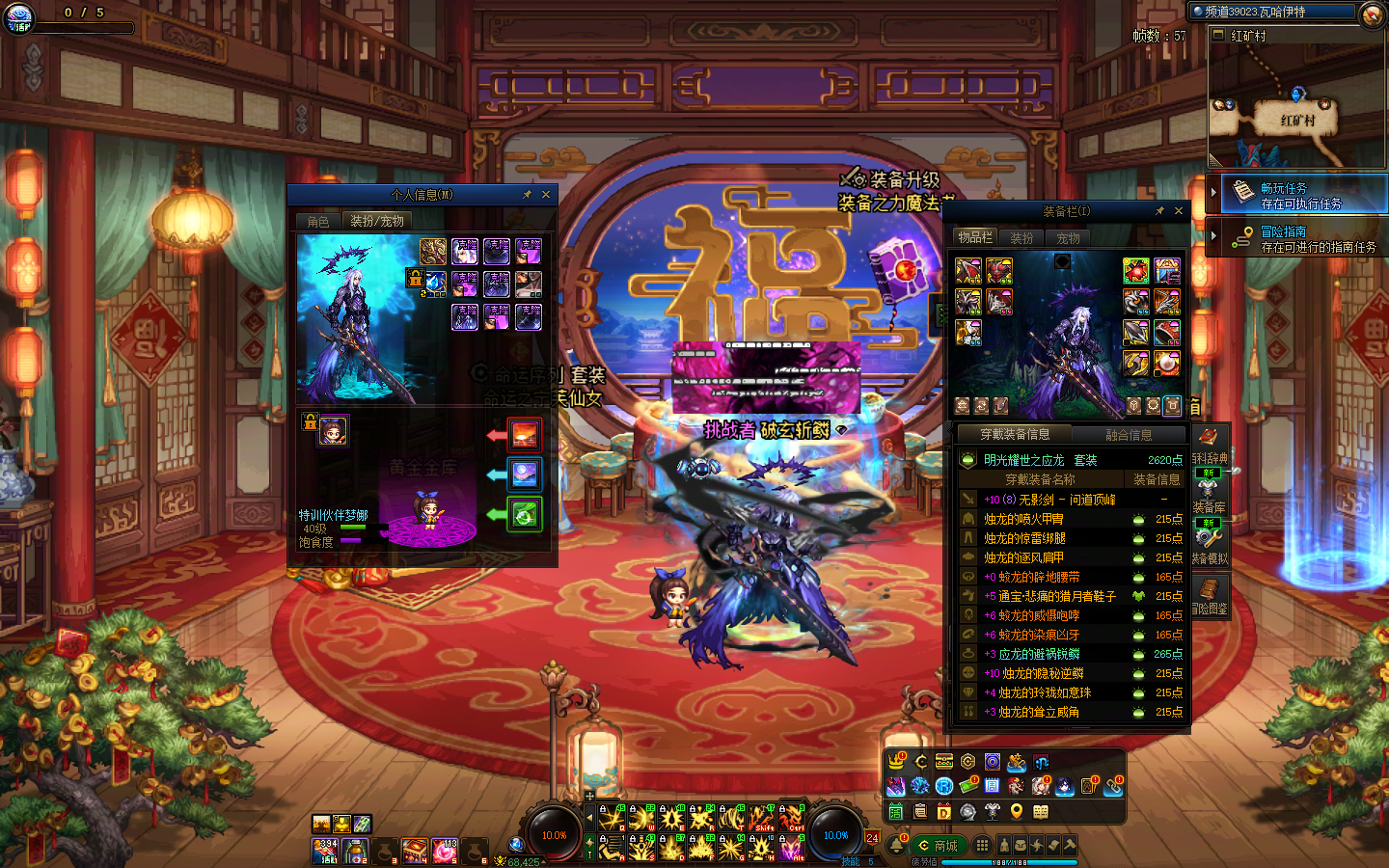This screenshot has height=868, width=1389.
Task: Open the nine-dot grid menu button
Action: pos(982,845)
